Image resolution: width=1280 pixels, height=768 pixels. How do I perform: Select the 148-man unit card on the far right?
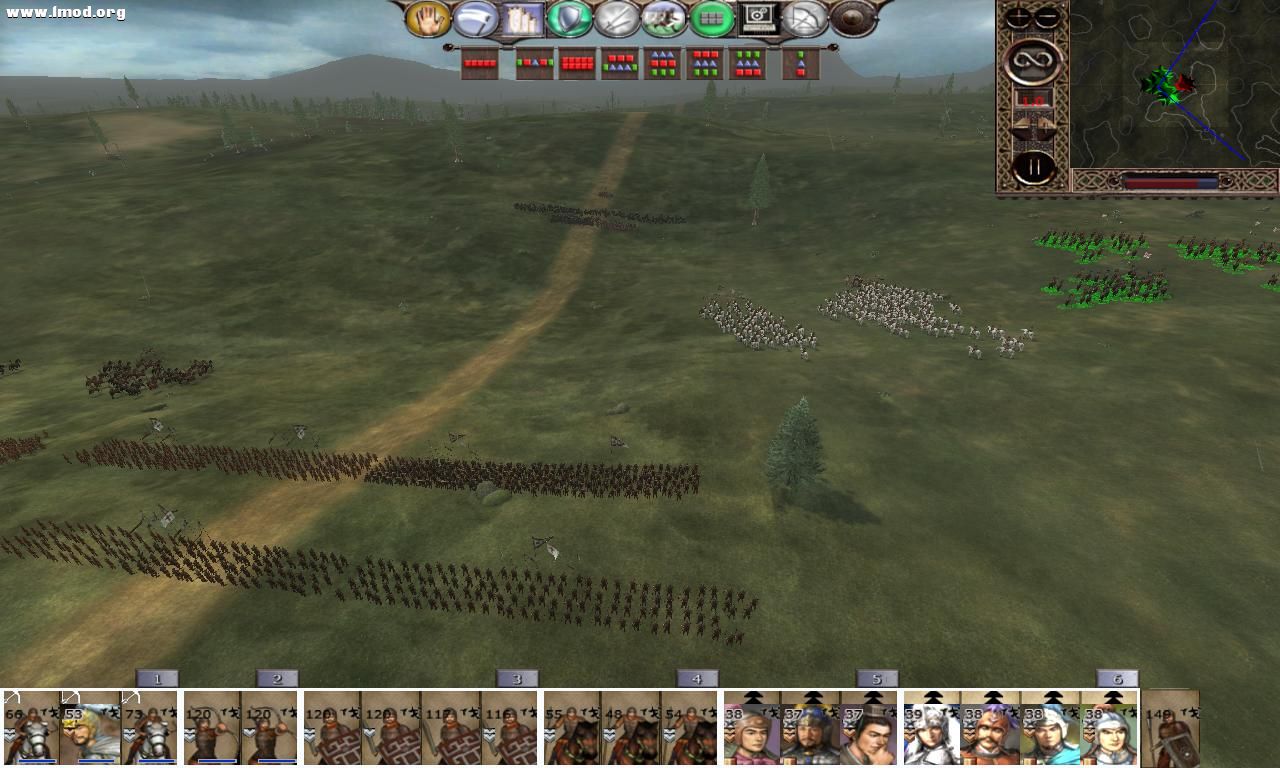tap(1168, 730)
